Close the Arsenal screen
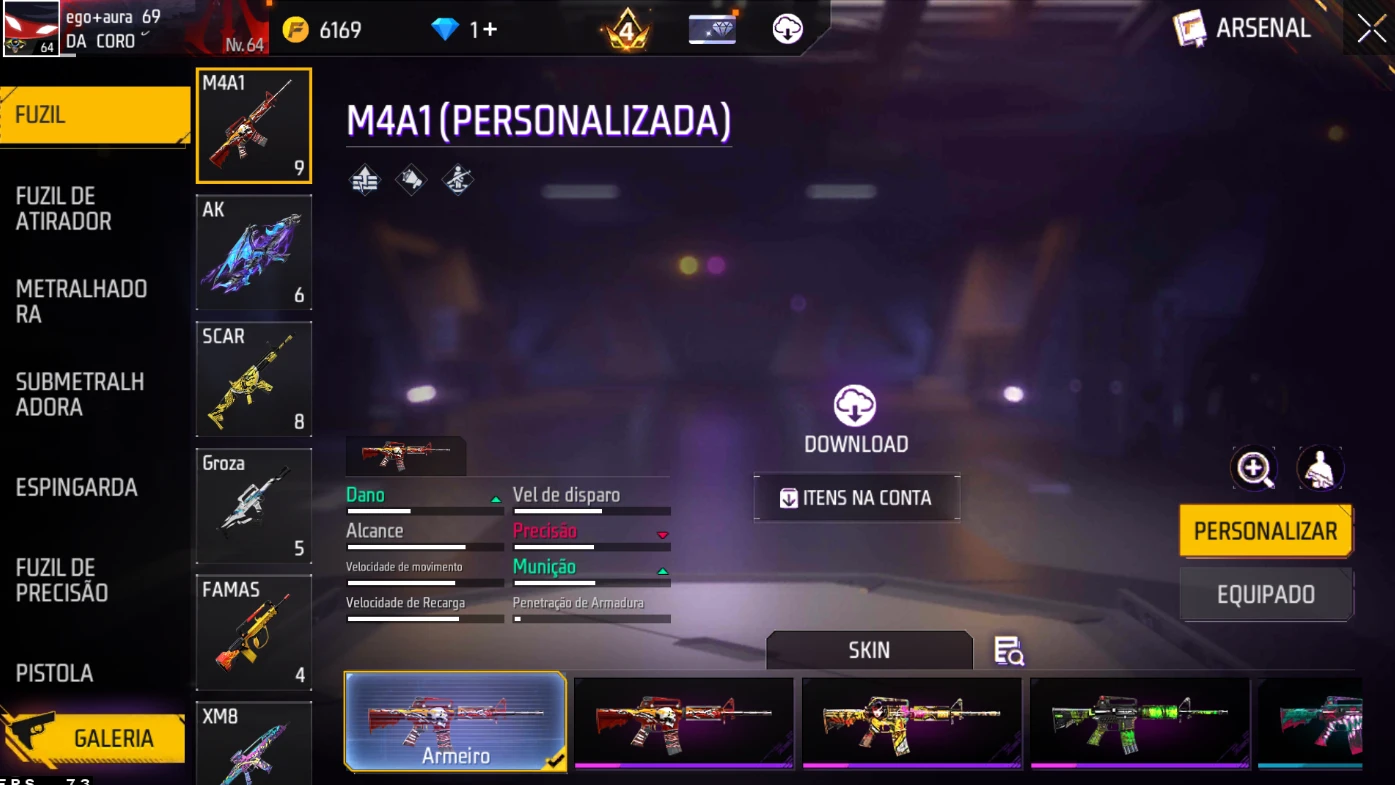 (1371, 29)
